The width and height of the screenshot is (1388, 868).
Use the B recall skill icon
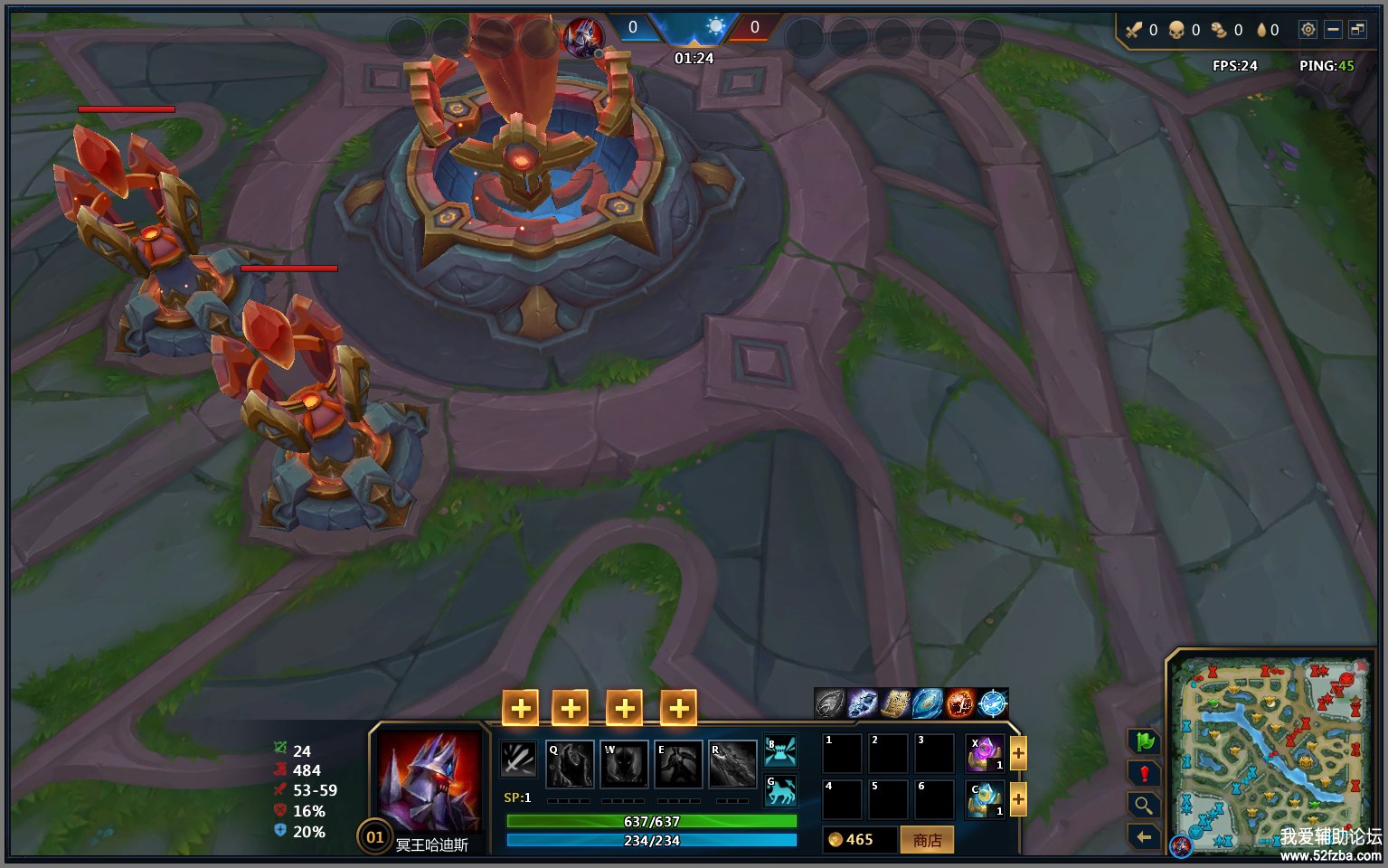(x=780, y=751)
